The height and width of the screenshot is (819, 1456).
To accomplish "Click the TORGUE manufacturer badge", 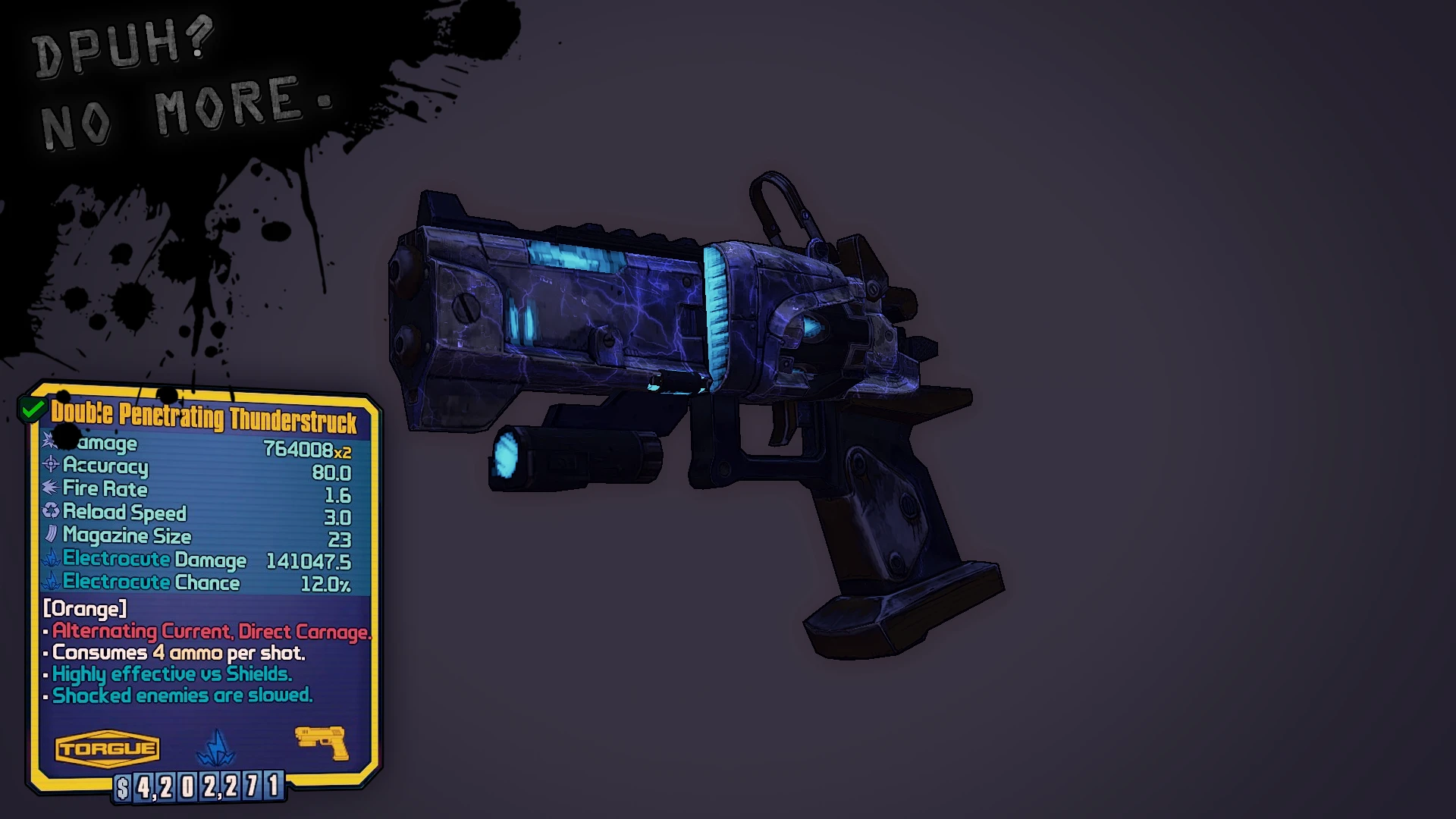I will click(107, 748).
